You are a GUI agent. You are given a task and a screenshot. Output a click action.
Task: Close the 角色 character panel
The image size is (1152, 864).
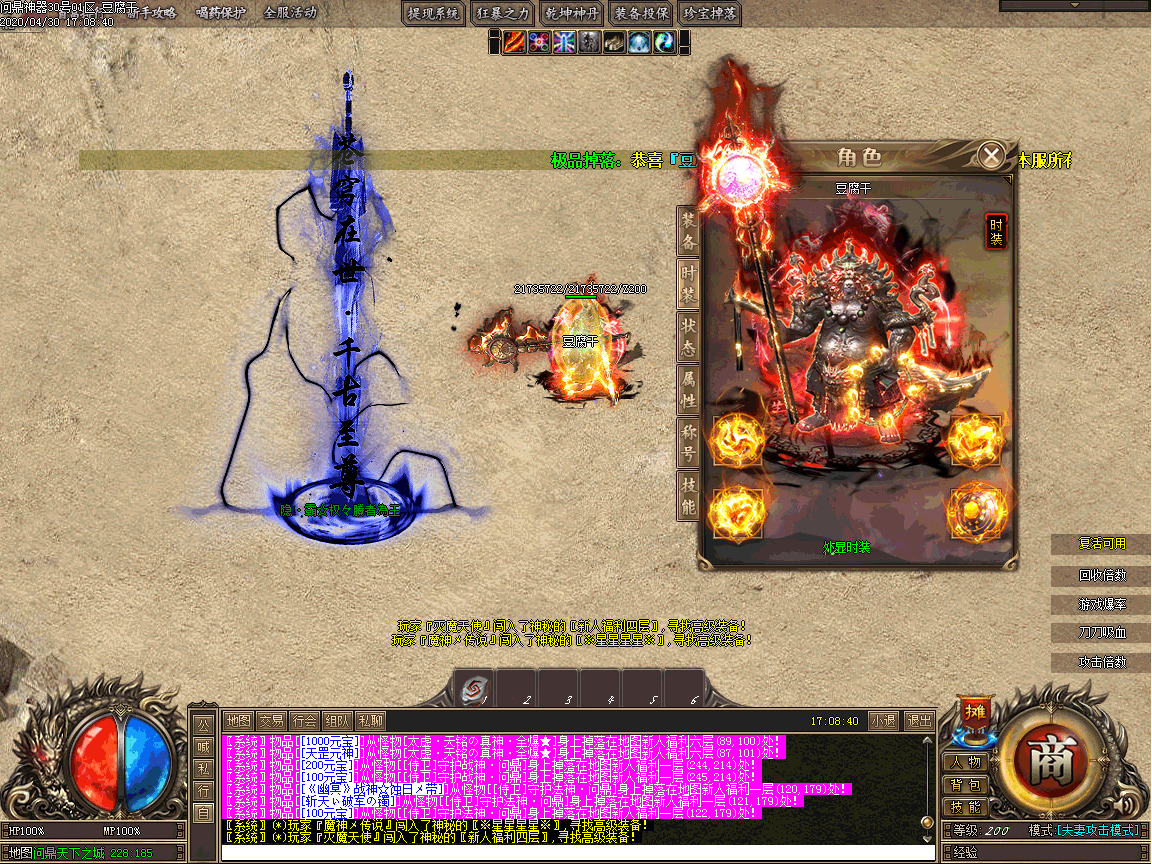pos(991,156)
